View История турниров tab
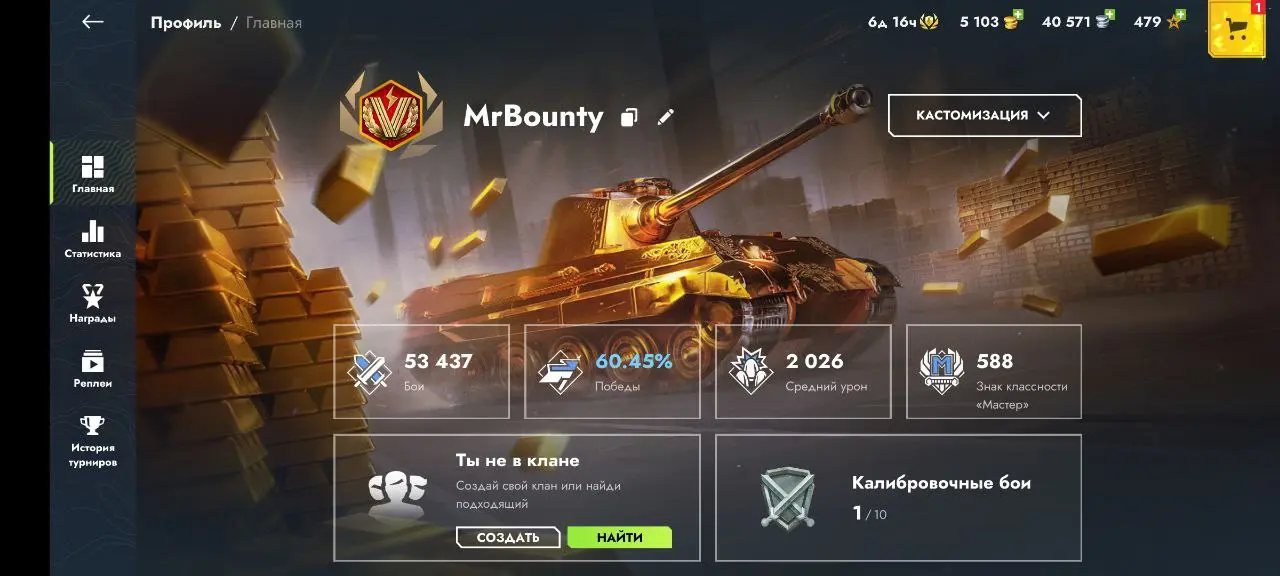1280x576 pixels. [92, 441]
